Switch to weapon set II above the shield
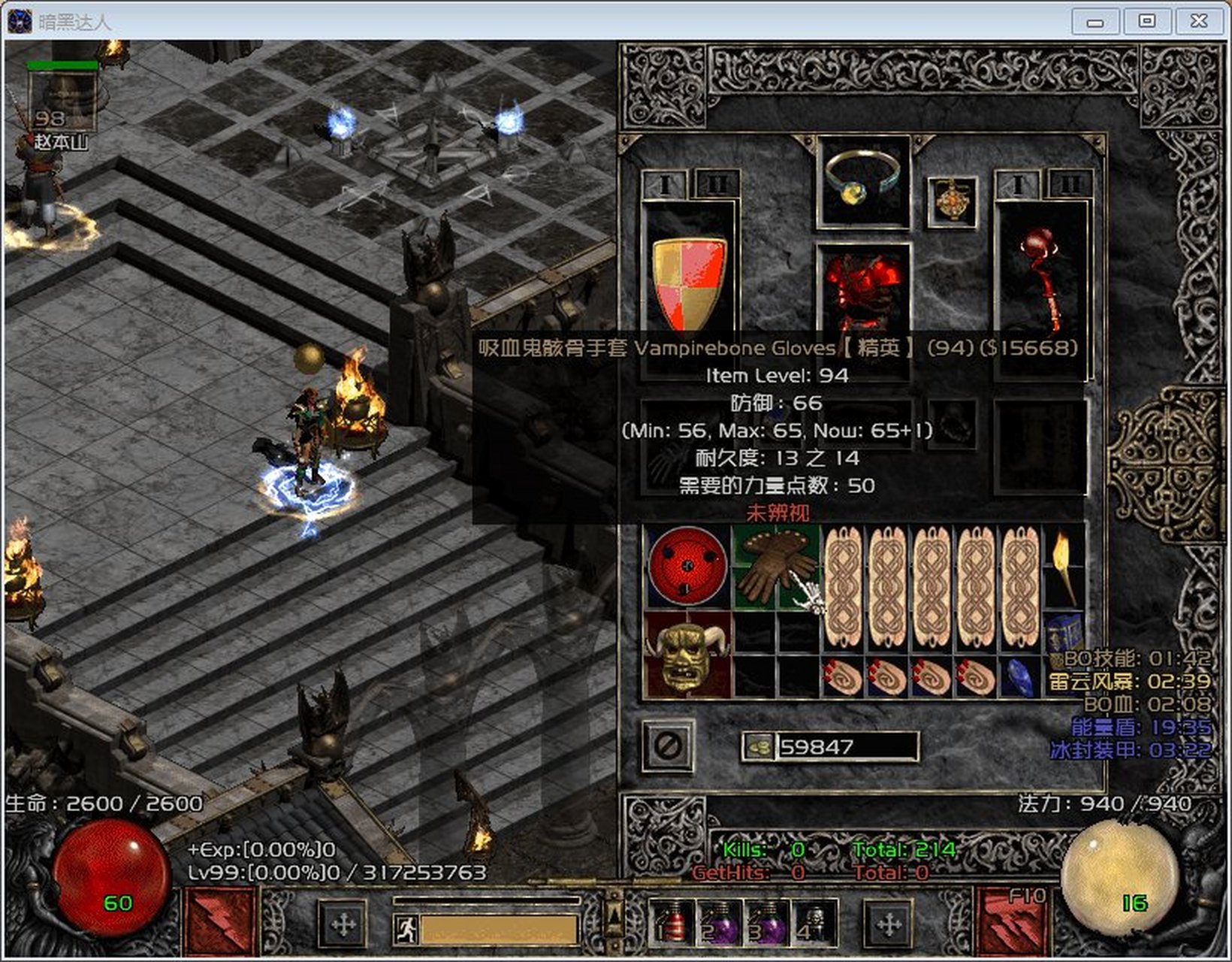Image resolution: width=1232 pixels, height=962 pixels. (717, 184)
